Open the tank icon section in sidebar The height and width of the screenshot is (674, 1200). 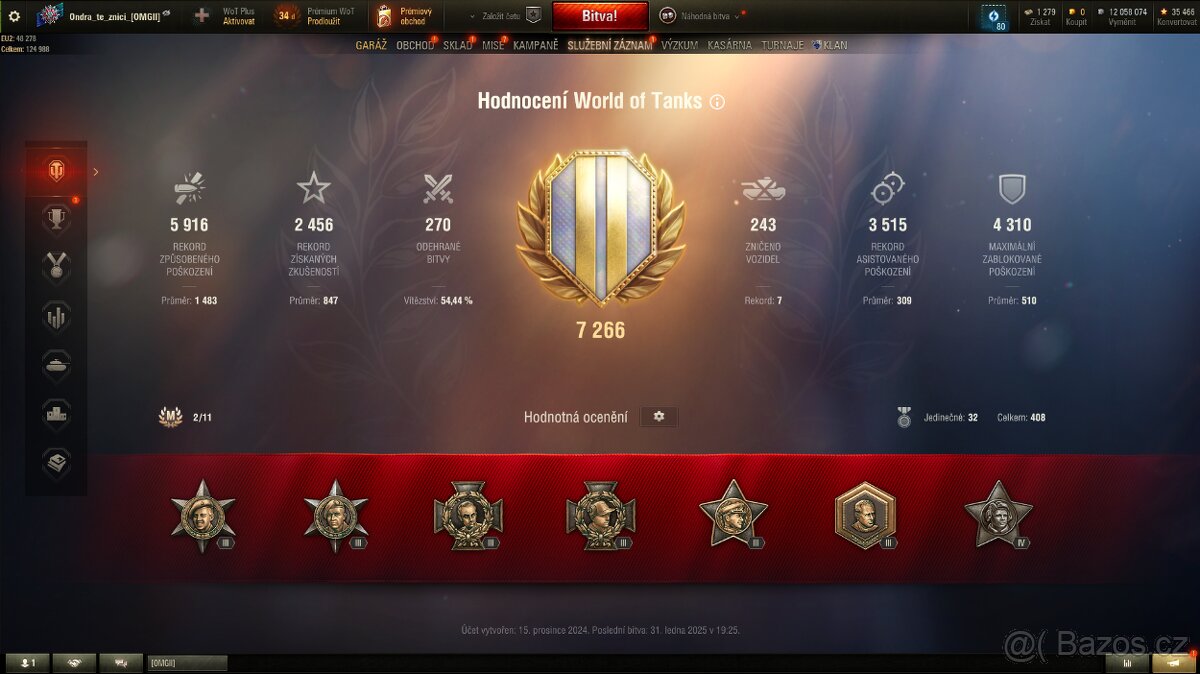(56, 364)
